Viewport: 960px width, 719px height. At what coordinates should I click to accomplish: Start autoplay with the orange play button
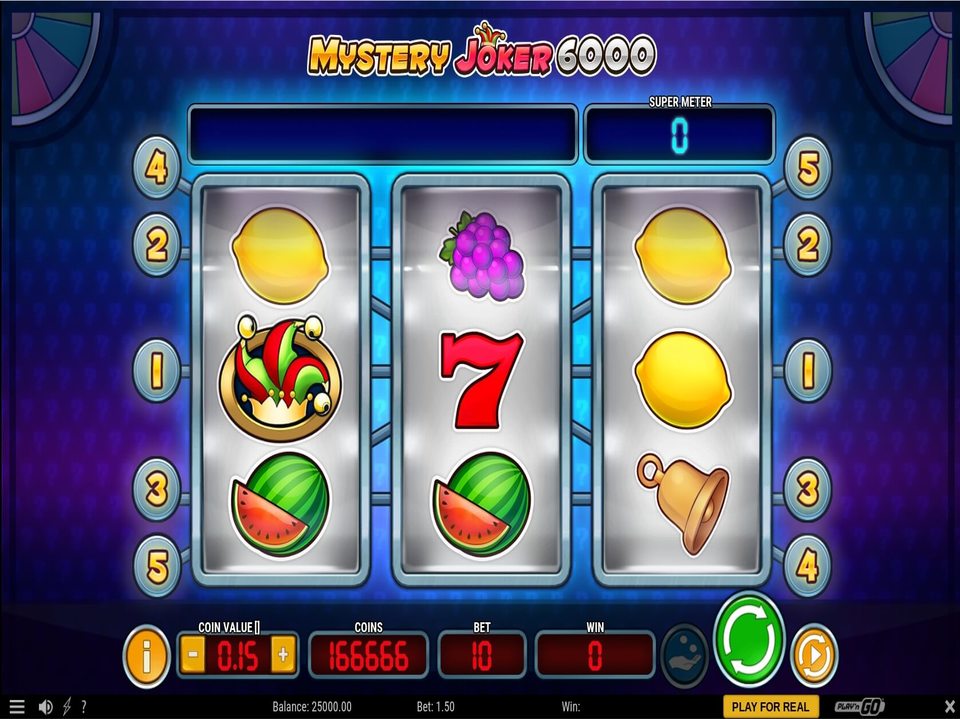pyautogui.click(x=813, y=656)
